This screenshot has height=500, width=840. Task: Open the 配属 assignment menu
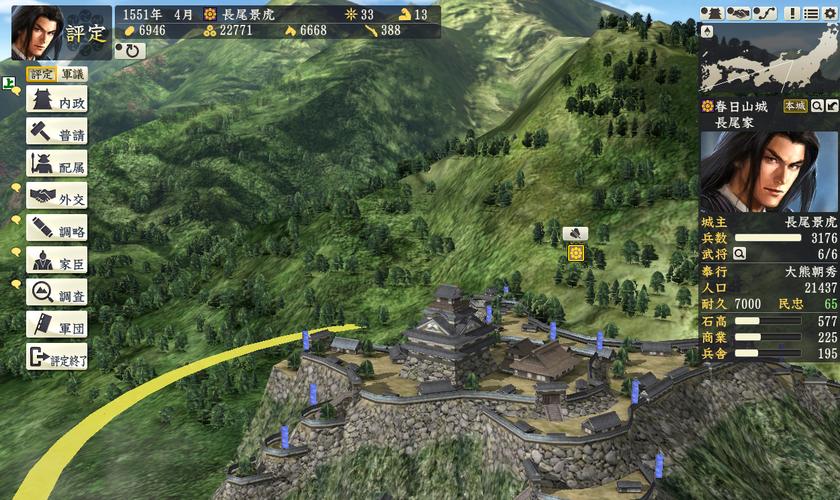57,165
